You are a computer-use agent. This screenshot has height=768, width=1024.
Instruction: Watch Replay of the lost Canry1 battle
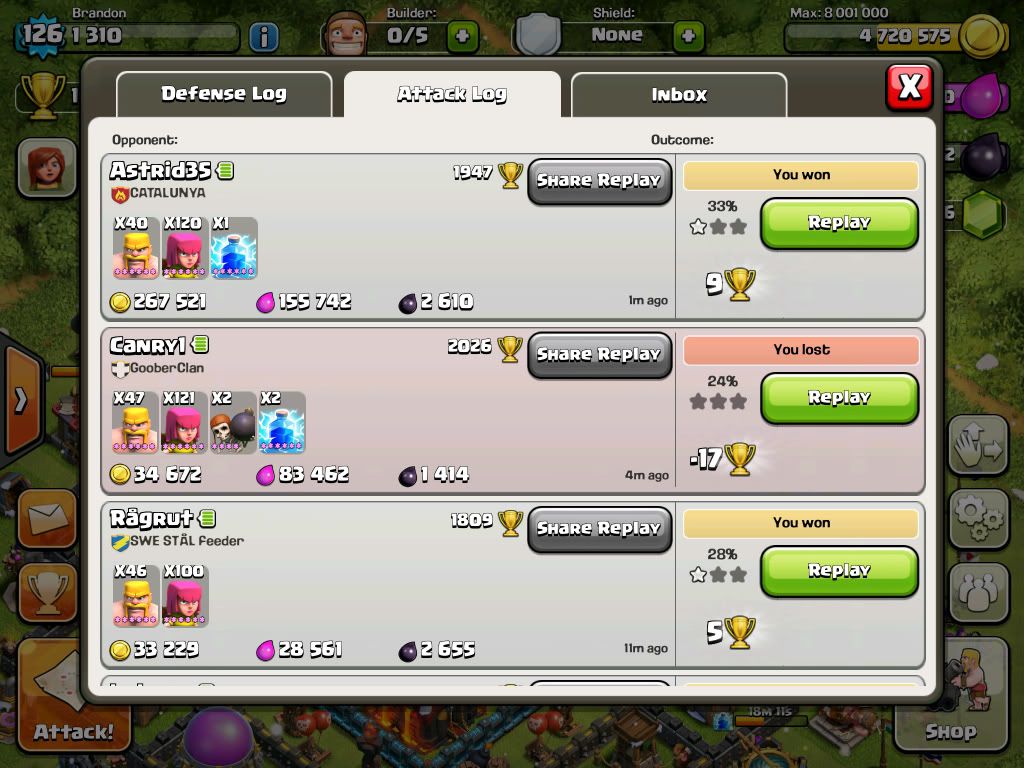pyautogui.click(x=839, y=398)
